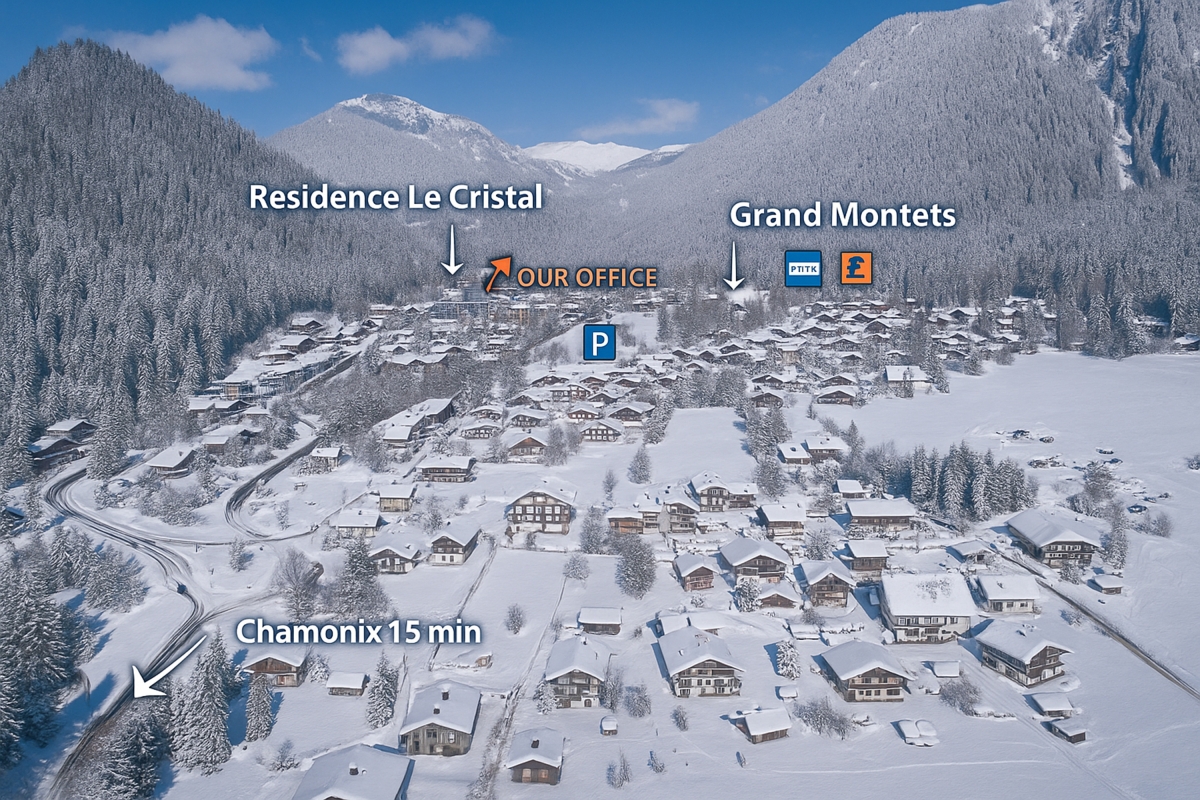Select the Residence Le Cristal label
Image resolution: width=1200 pixels, height=800 pixels.
point(396,197)
